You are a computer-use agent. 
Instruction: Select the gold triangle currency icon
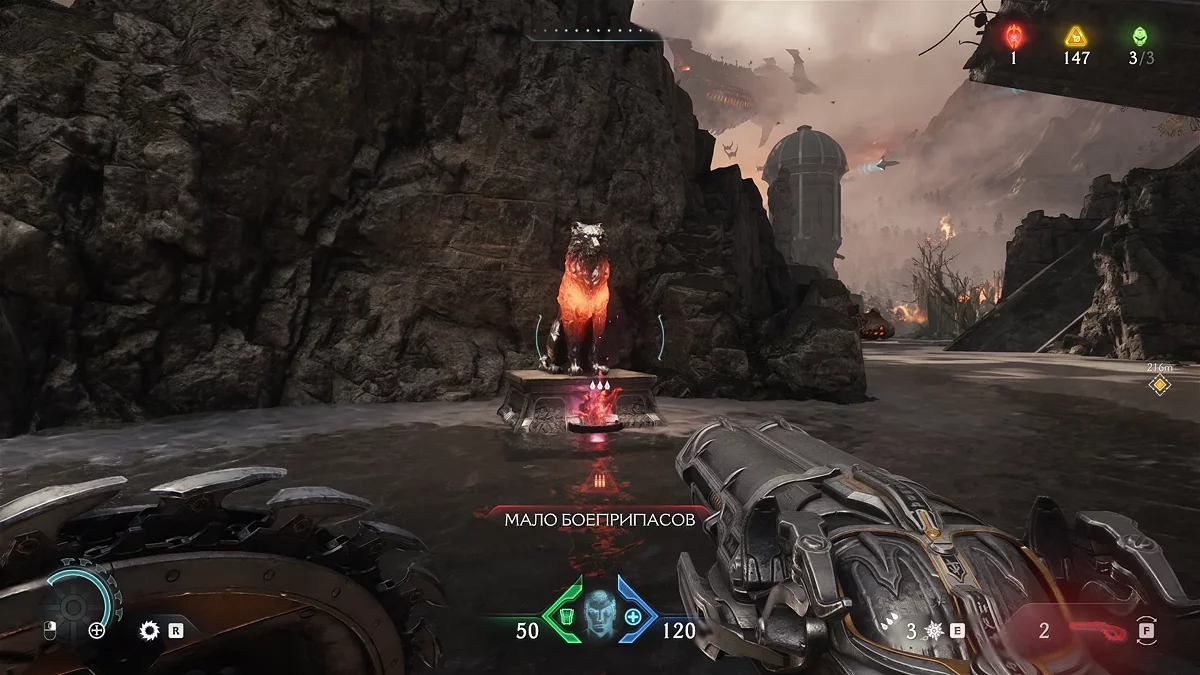[x=1076, y=37]
